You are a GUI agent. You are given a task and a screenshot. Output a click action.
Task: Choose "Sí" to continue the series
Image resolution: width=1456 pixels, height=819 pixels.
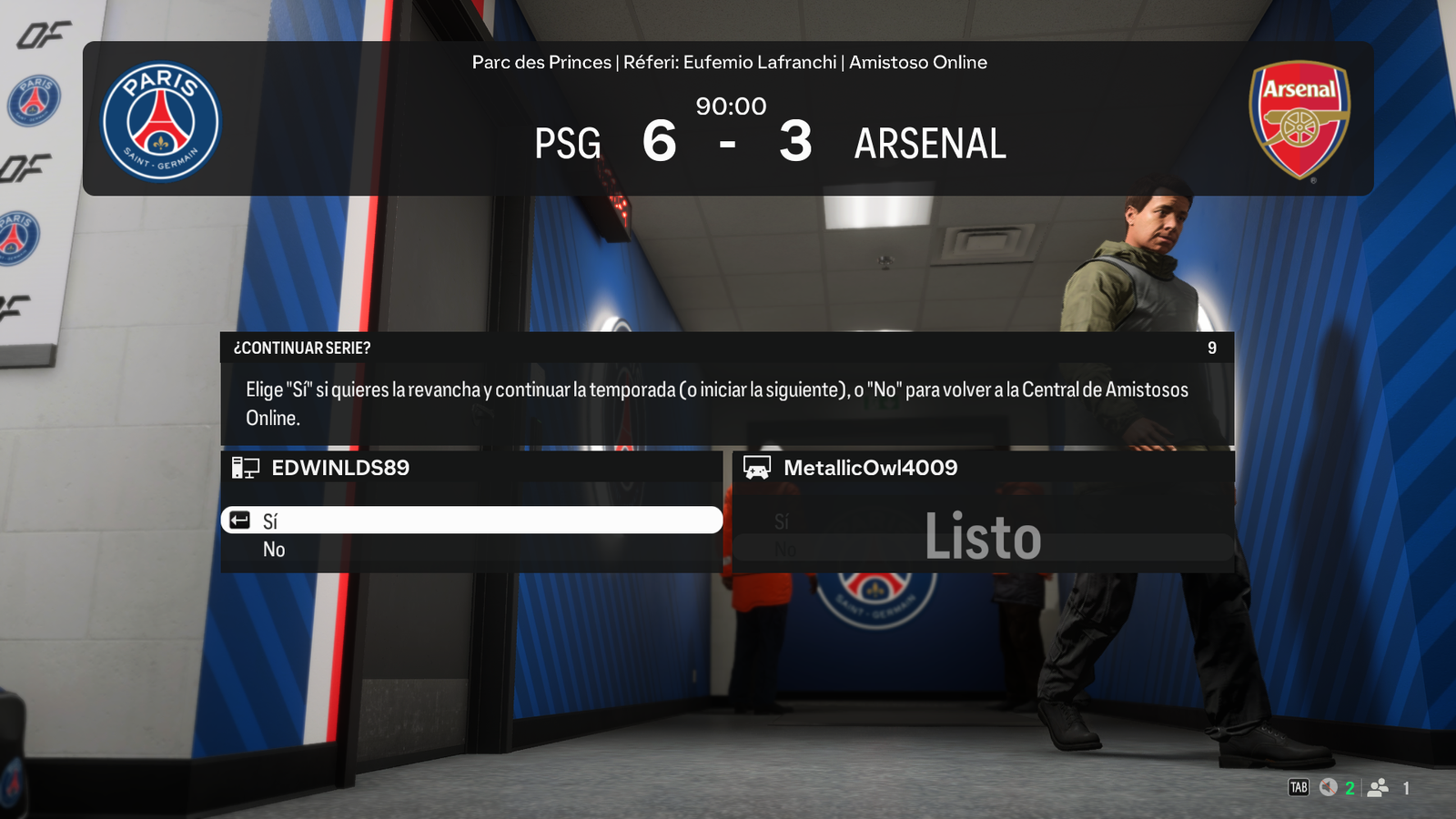tap(471, 521)
